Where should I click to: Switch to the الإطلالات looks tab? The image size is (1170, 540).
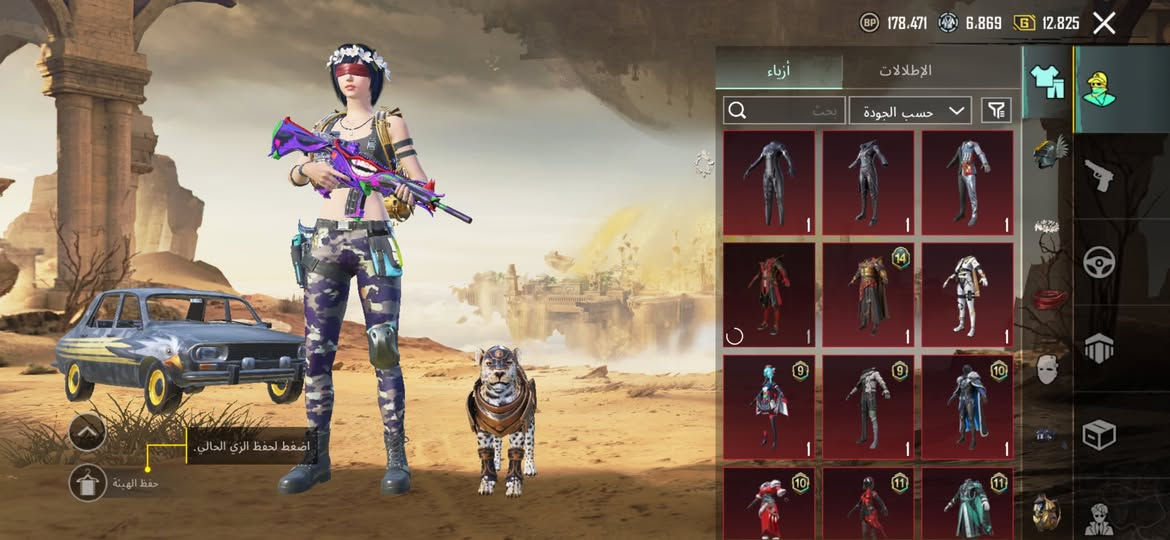pyautogui.click(x=905, y=70)
